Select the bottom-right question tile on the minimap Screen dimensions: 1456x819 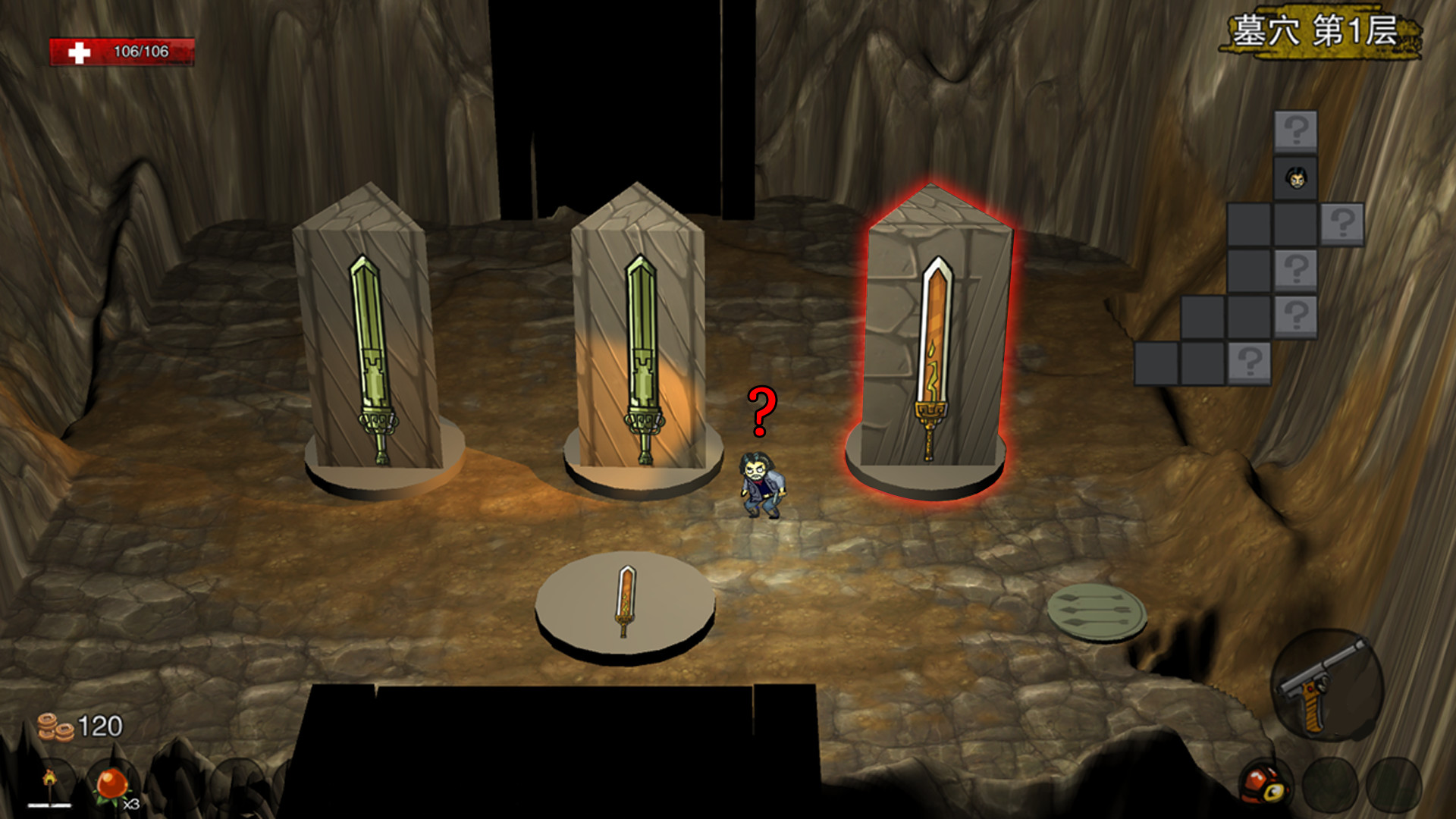click(x=1250, y=362)
